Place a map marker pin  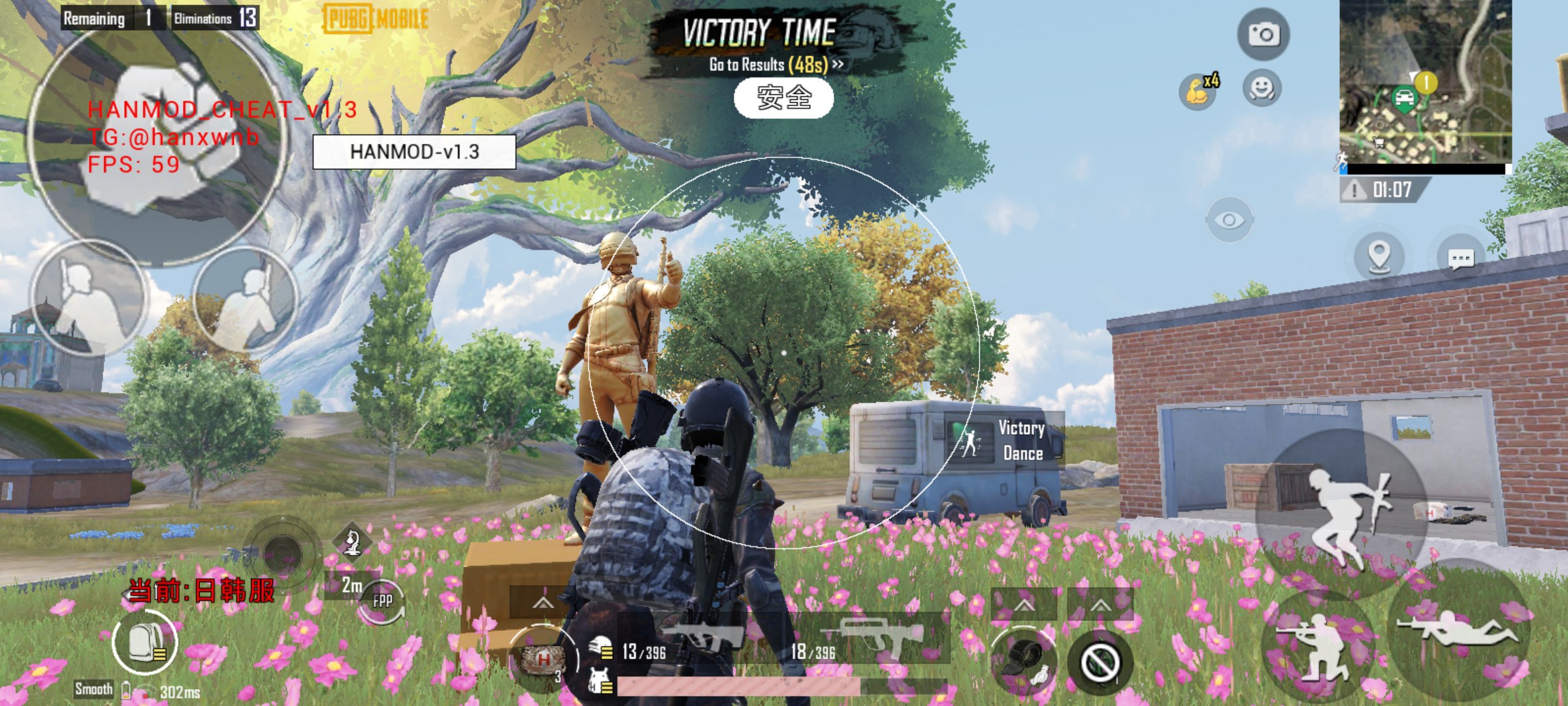[x=1379, y=256]
